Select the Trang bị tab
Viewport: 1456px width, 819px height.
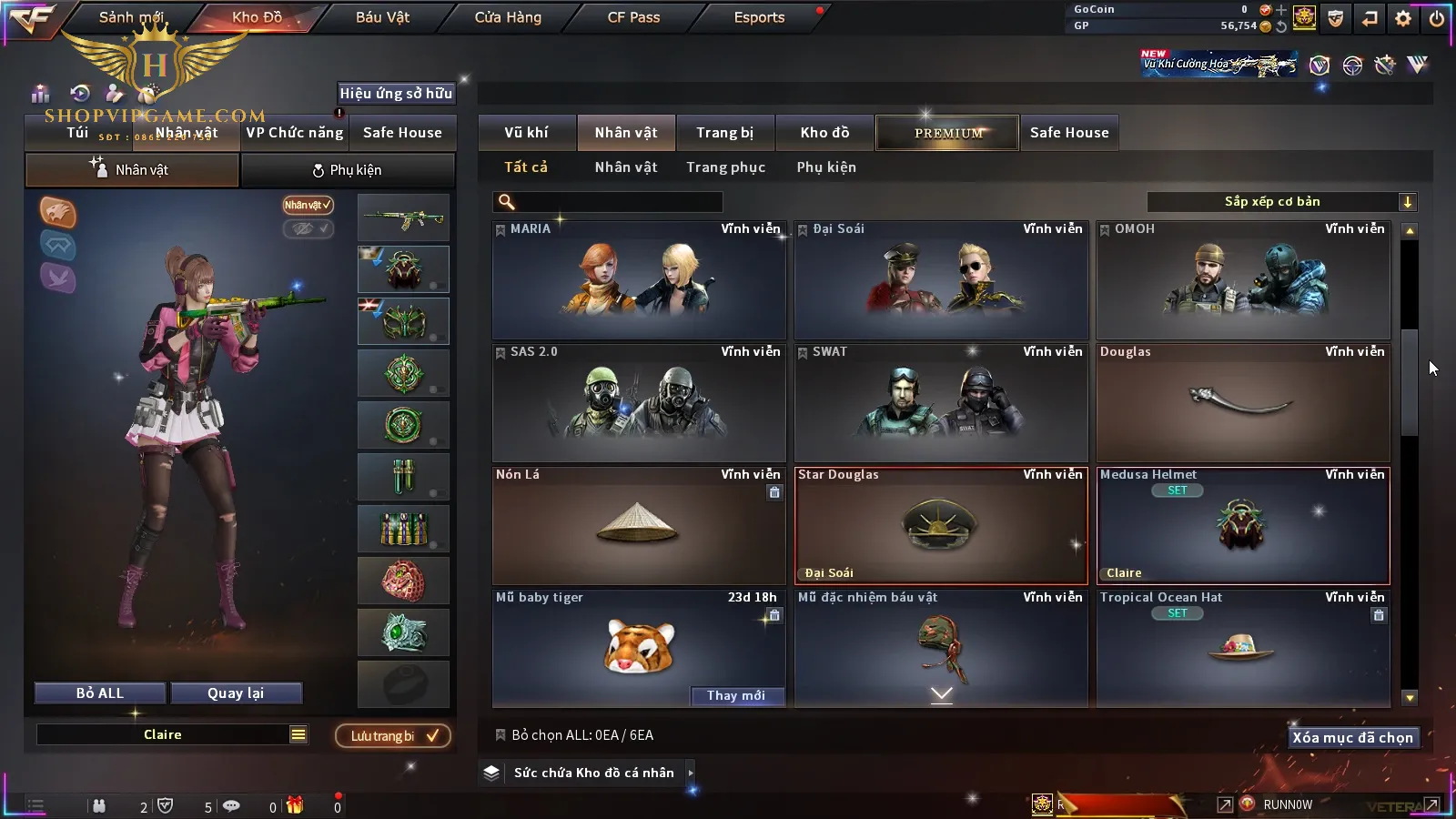pos(724,133)
